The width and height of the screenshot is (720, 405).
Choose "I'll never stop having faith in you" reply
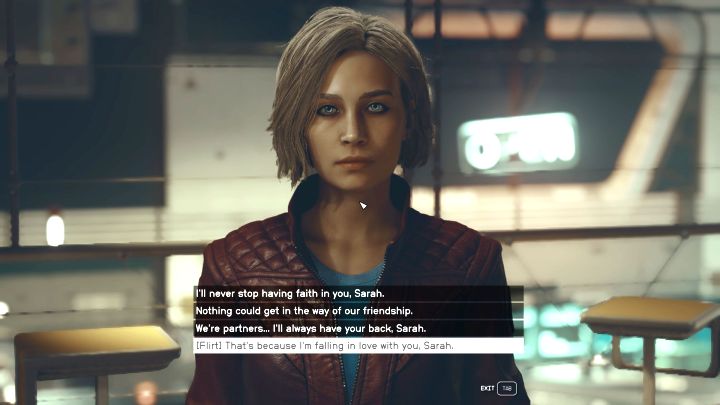click(x=290, y=294)
